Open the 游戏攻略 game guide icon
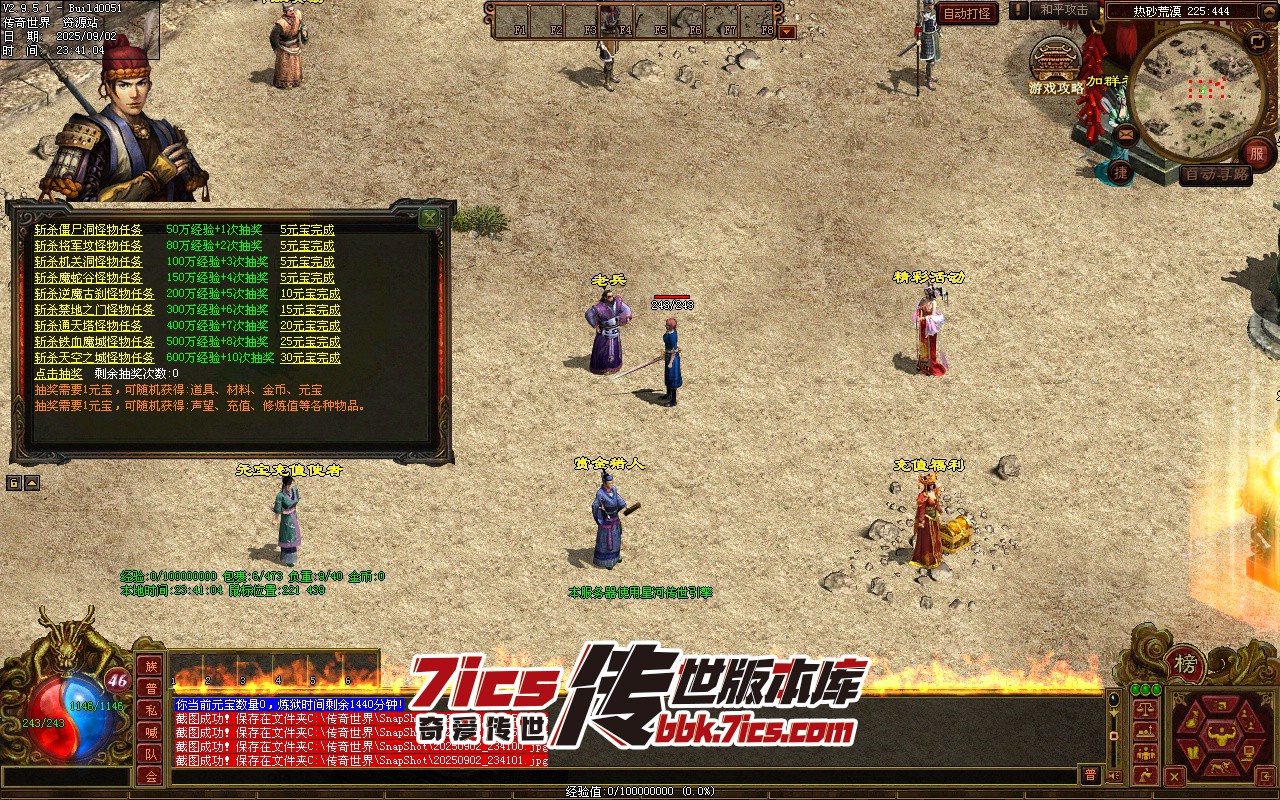The width and height of the screenshot is (1280, 800). 1056,68
